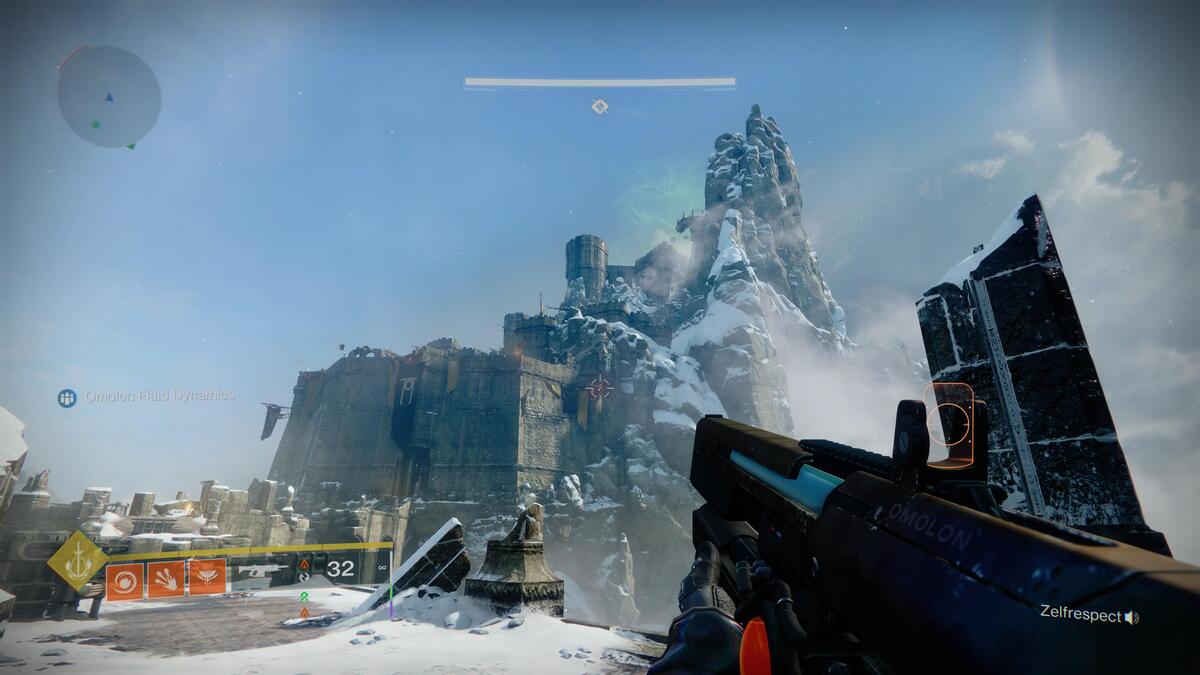Activate the yellow diamond Super ability icon
The image size is (1200, 675).
point(77,561)
